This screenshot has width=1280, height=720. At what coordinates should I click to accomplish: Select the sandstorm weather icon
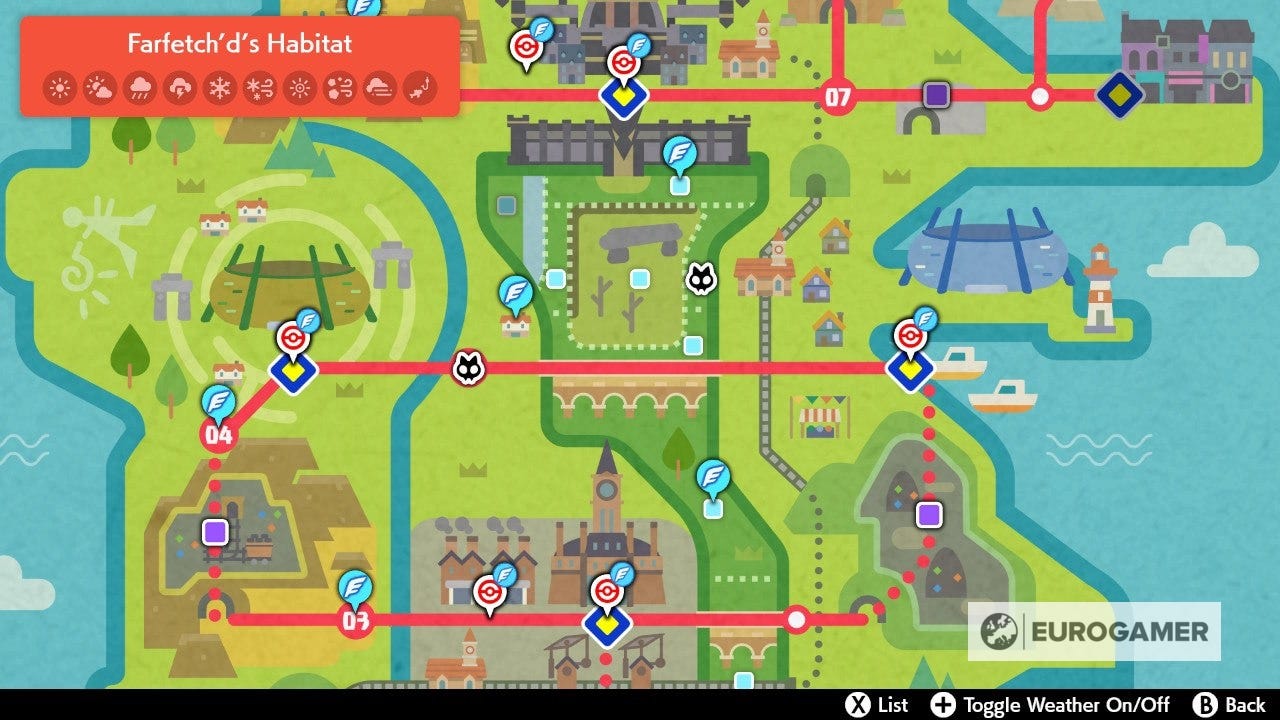[x=339, y=86]
